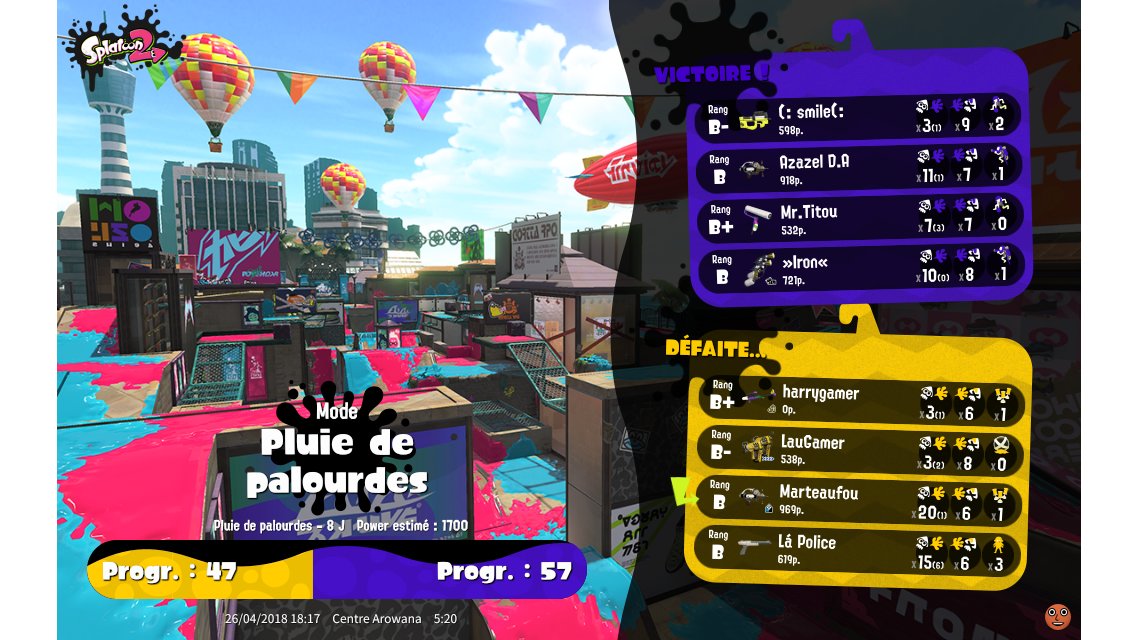Image resolution: width=1138 pixels, height=640 pixels.
Task: Choose Azazel D.A in the winning team
Action: [859, 167]
